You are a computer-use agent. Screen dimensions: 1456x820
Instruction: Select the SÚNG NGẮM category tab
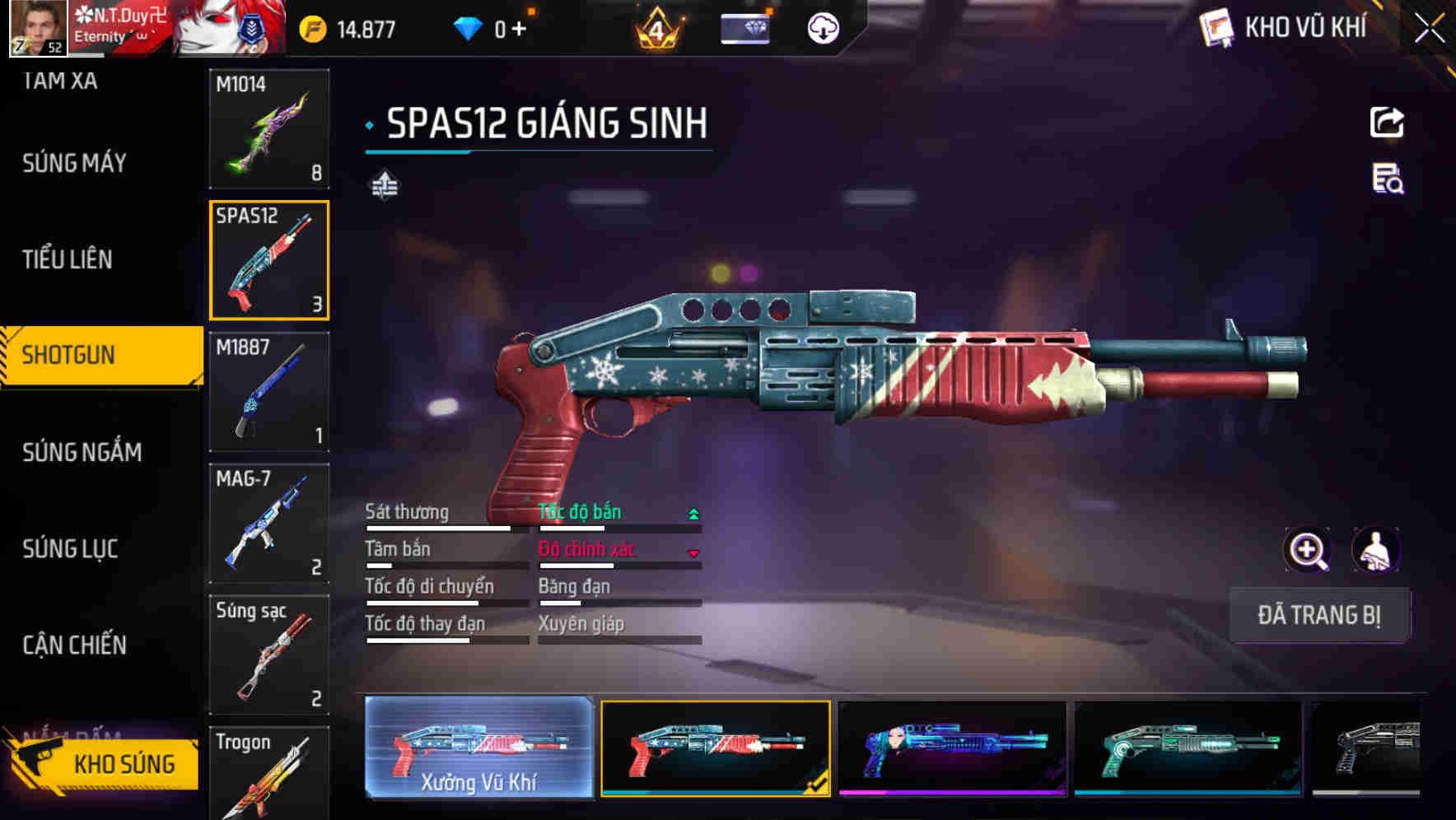pos(82,452)
